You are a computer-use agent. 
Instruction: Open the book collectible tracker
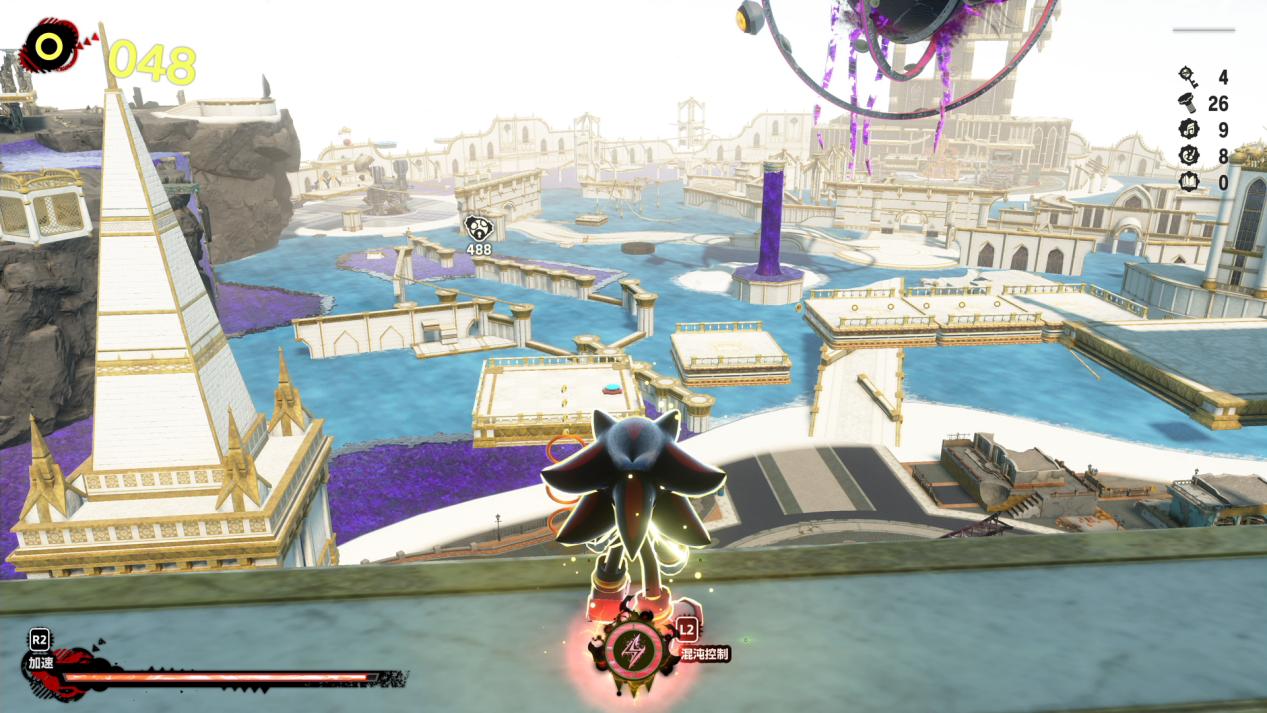1189,183
